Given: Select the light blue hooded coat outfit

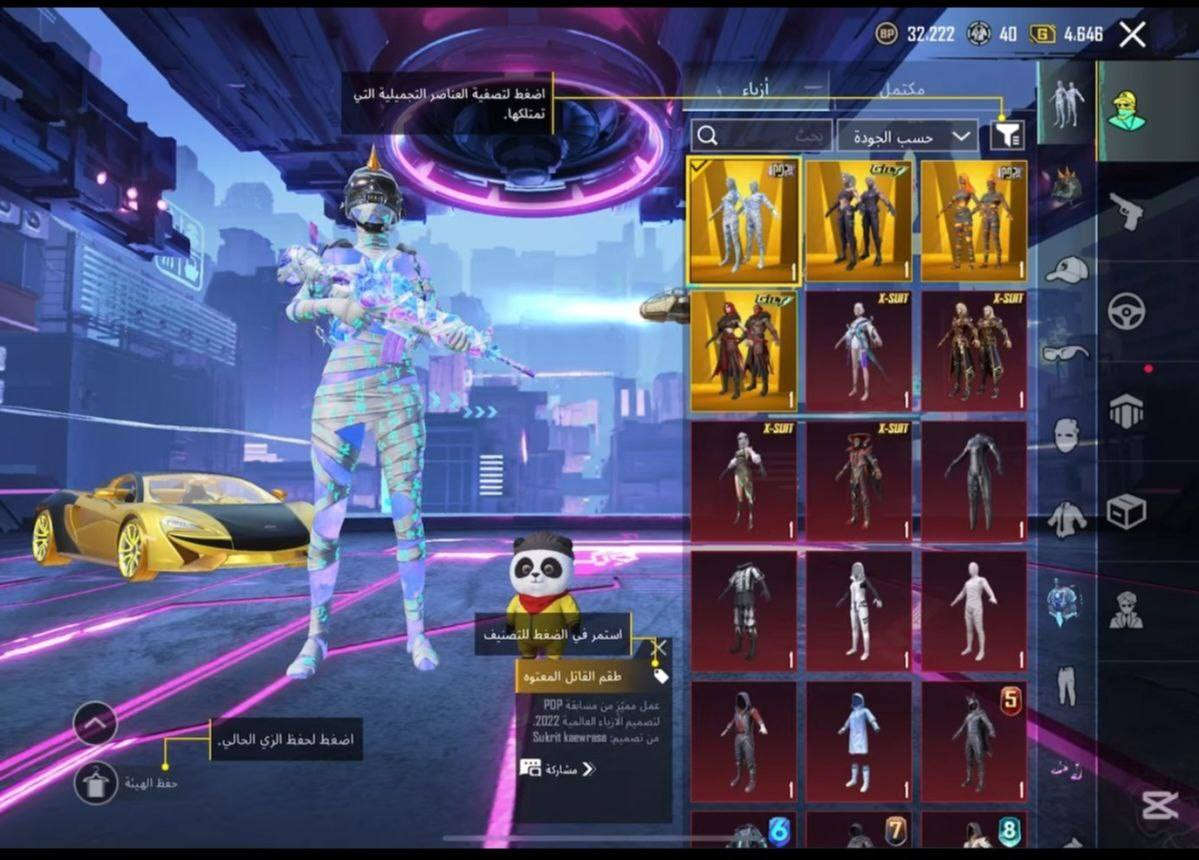Looking at the screenshot, I should (x=858, y=741).
